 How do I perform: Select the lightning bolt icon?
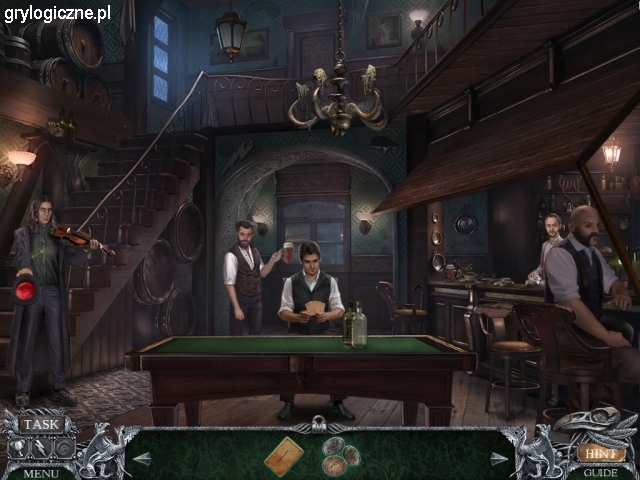41,448
